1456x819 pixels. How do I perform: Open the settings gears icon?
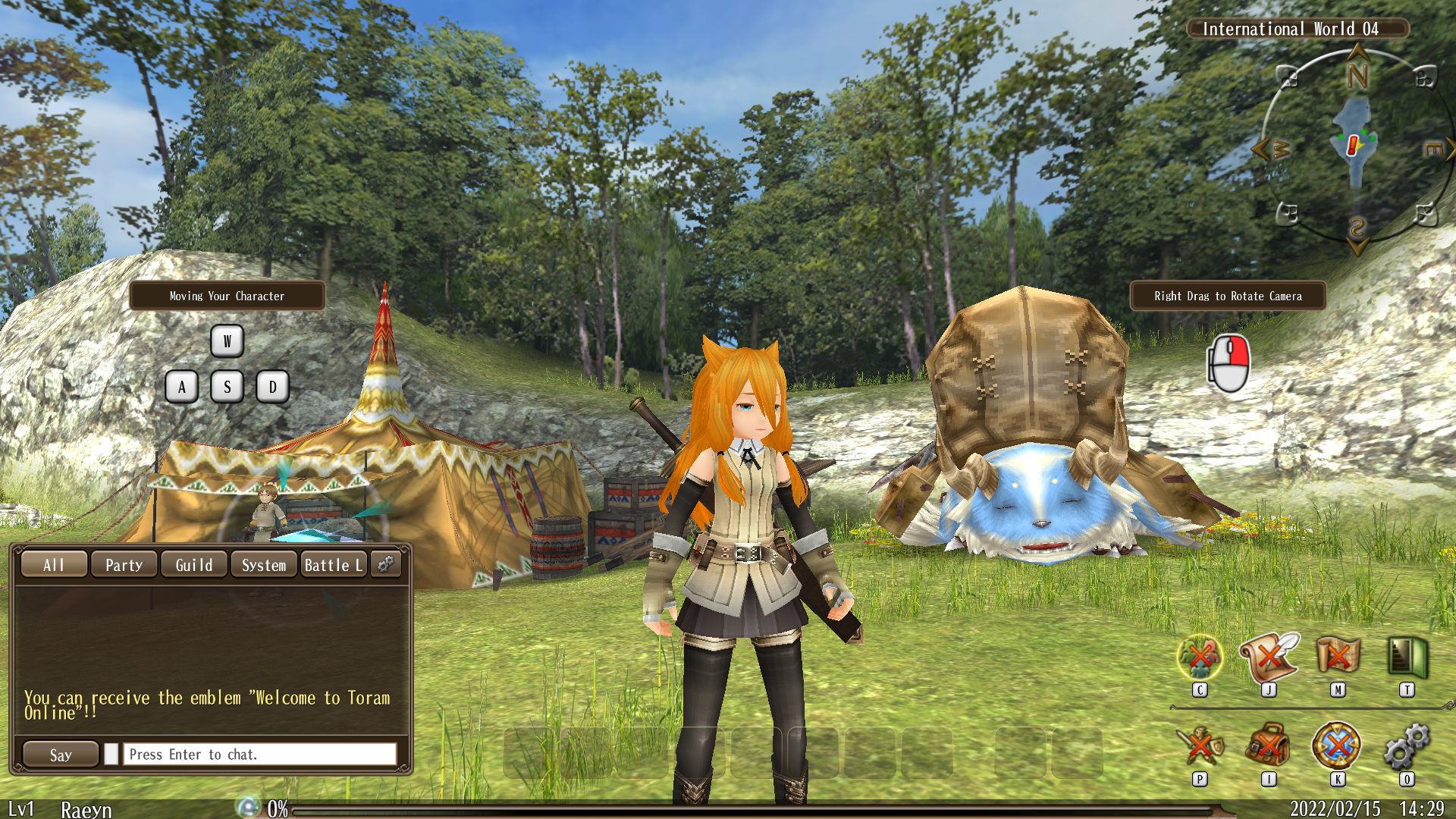(1407, 746)
